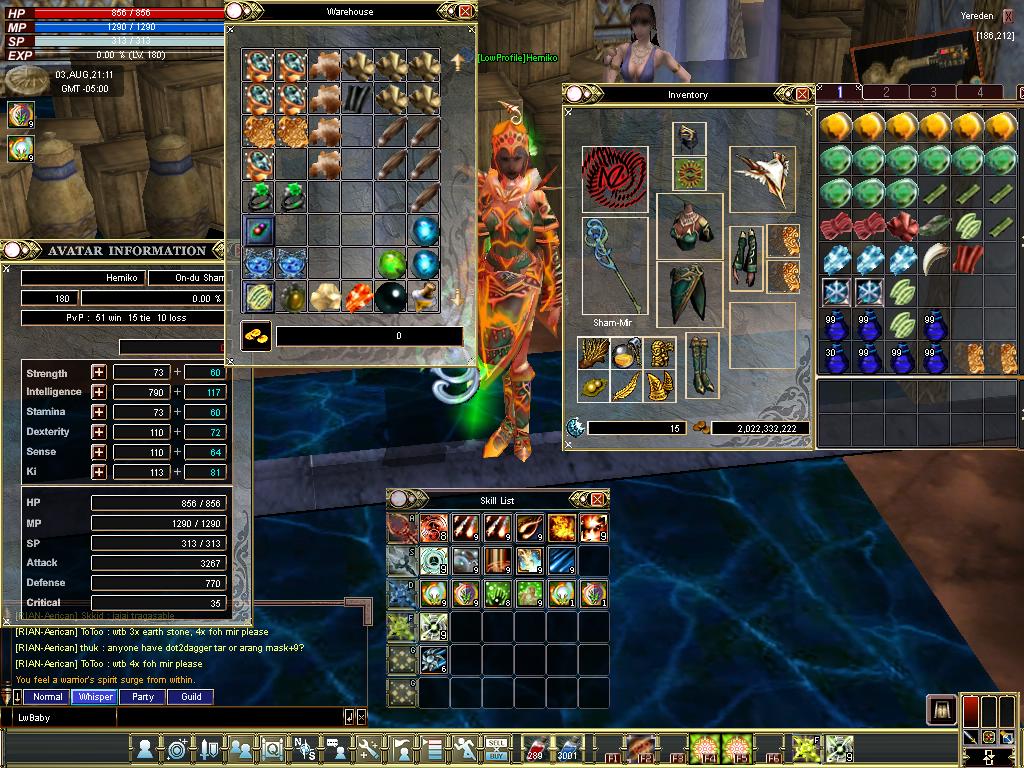Select the Guild chat tab
This screenshot has height=768, width=1024.
pos(191,697)
